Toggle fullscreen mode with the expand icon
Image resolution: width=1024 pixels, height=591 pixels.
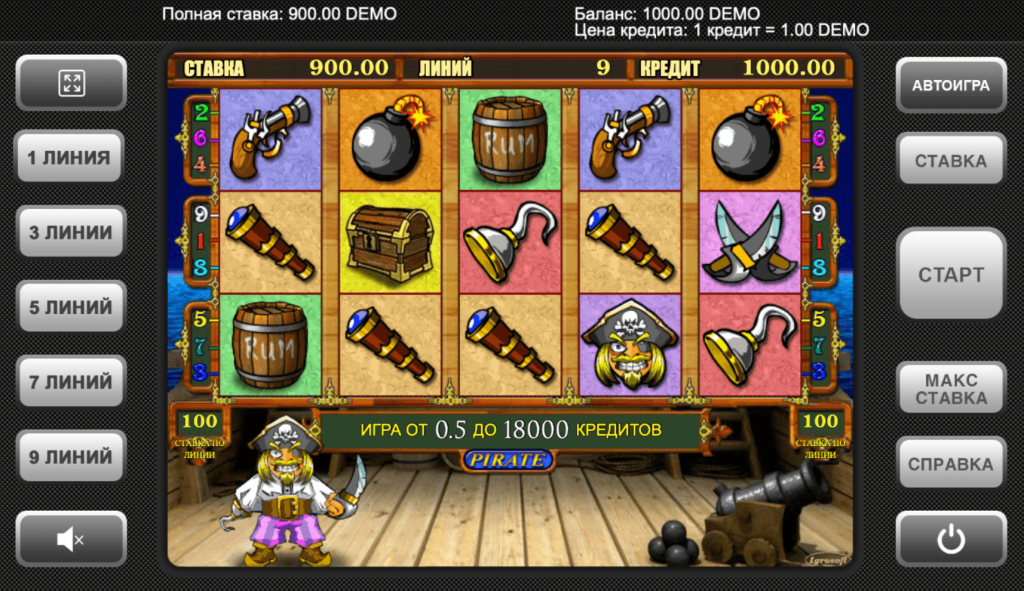tap(71, 83)
